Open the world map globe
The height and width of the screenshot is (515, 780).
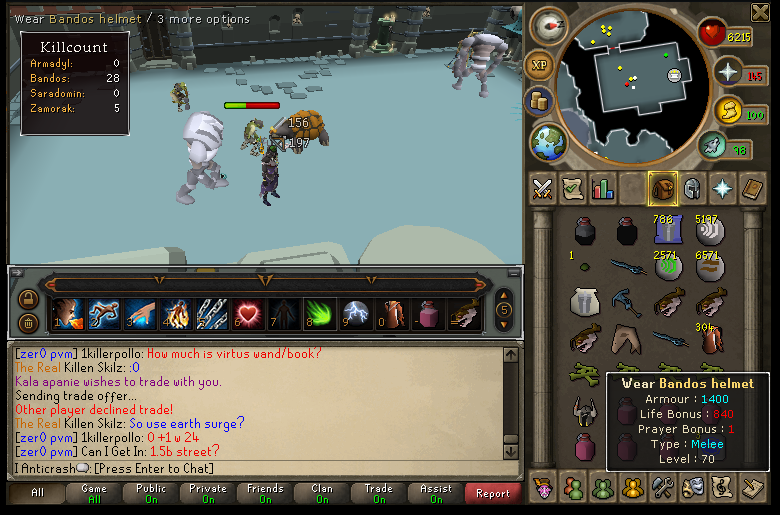(547, 140)
